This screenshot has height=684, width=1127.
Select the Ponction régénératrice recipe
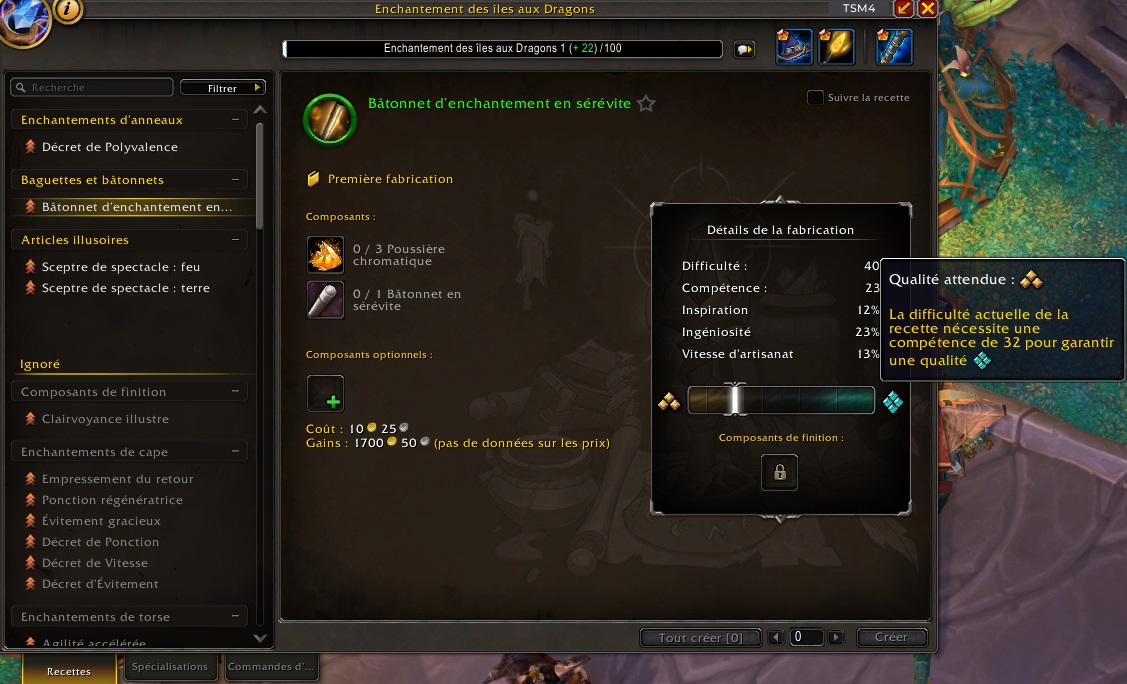111,500
